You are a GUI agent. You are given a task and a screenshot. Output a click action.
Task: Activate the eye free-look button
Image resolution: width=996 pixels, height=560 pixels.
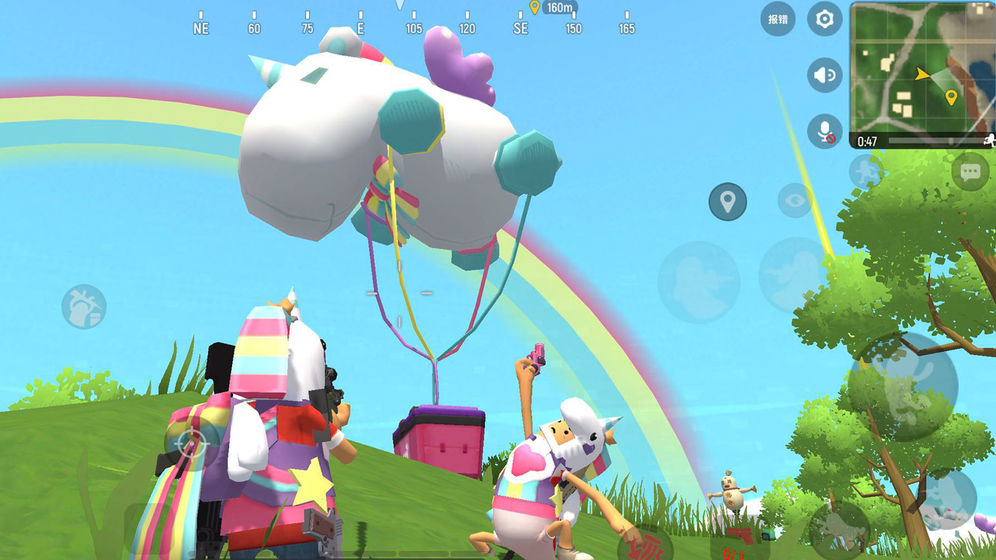pyautogui.click(x=795, y=201)
